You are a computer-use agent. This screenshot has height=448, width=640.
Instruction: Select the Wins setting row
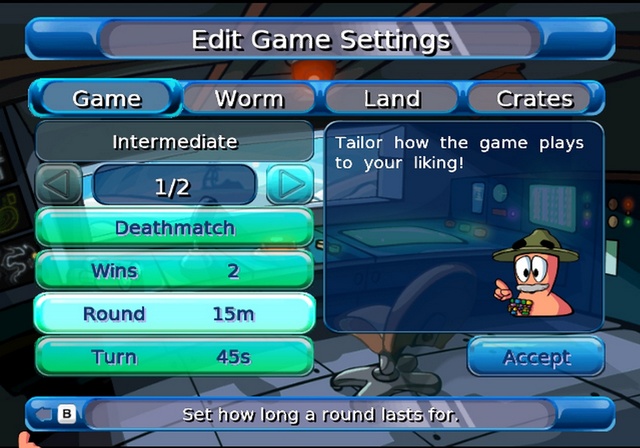tap(175, 271)
